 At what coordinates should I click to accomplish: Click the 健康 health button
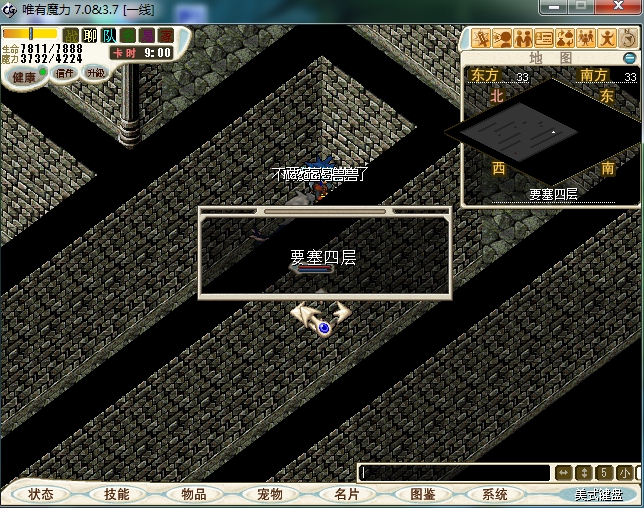coord(24,76)
